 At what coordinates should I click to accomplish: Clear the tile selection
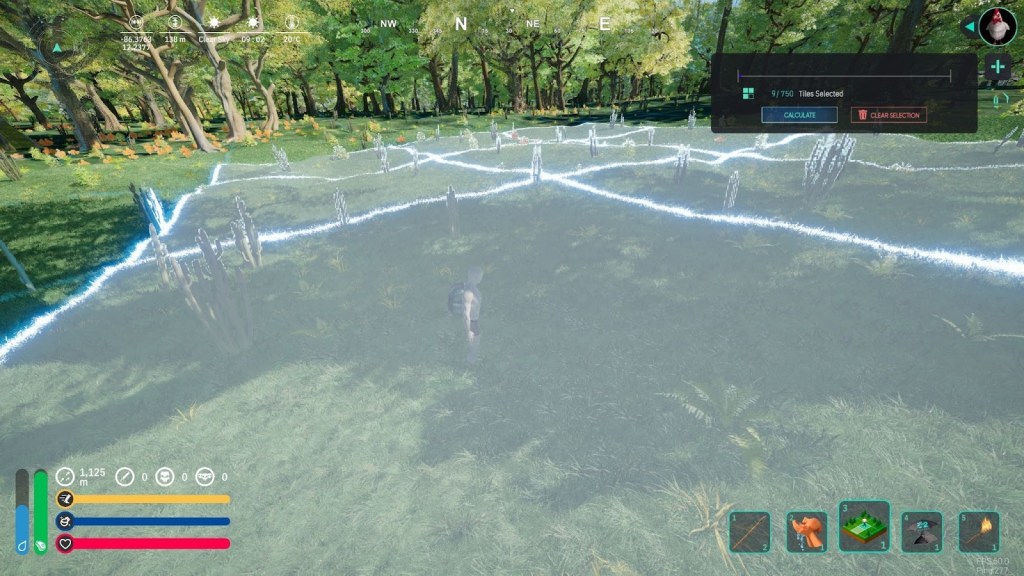click(x=888, y=115)
